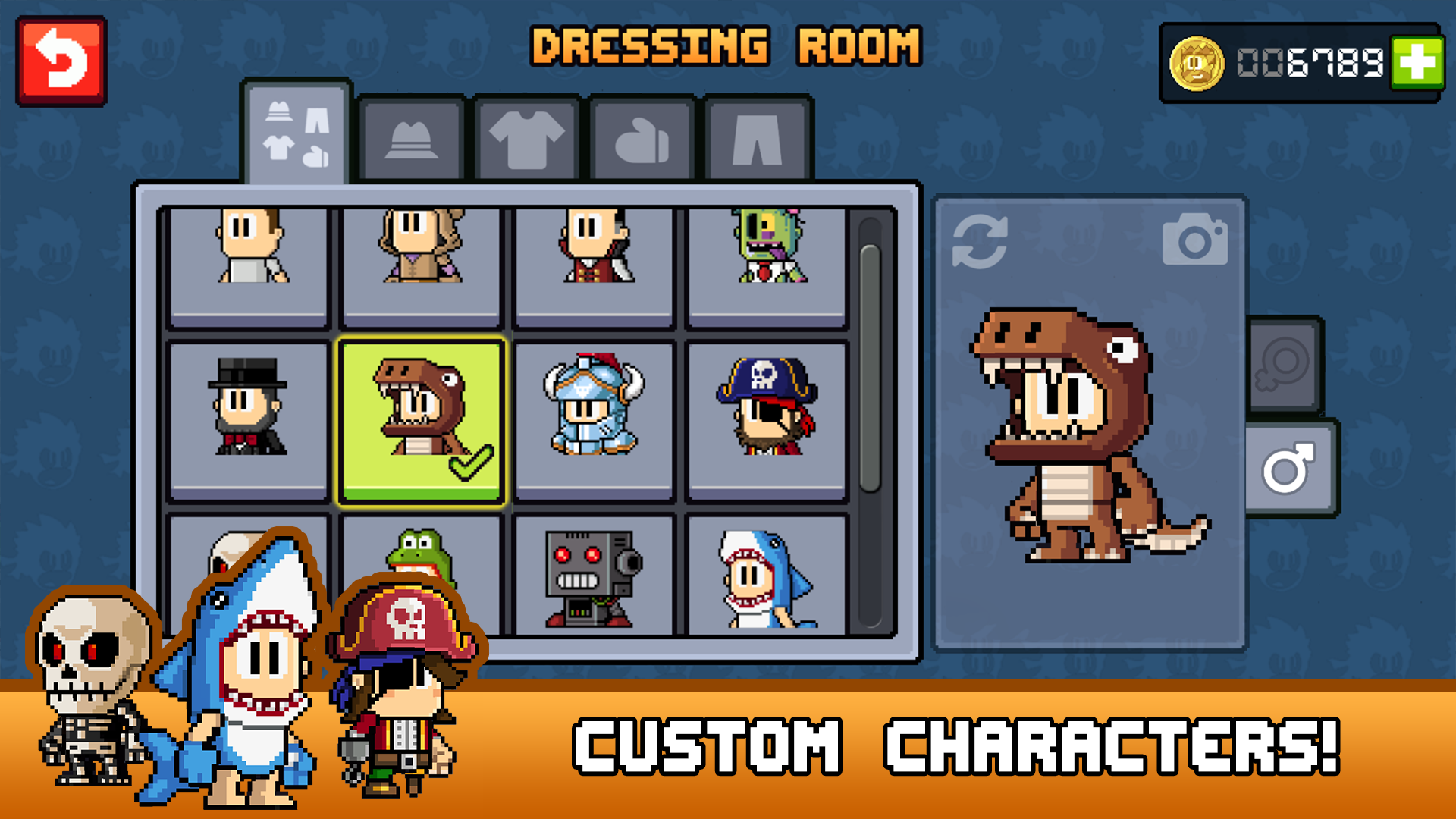
Task: Switch character to female gender
Action: (x=1282, y=364)
